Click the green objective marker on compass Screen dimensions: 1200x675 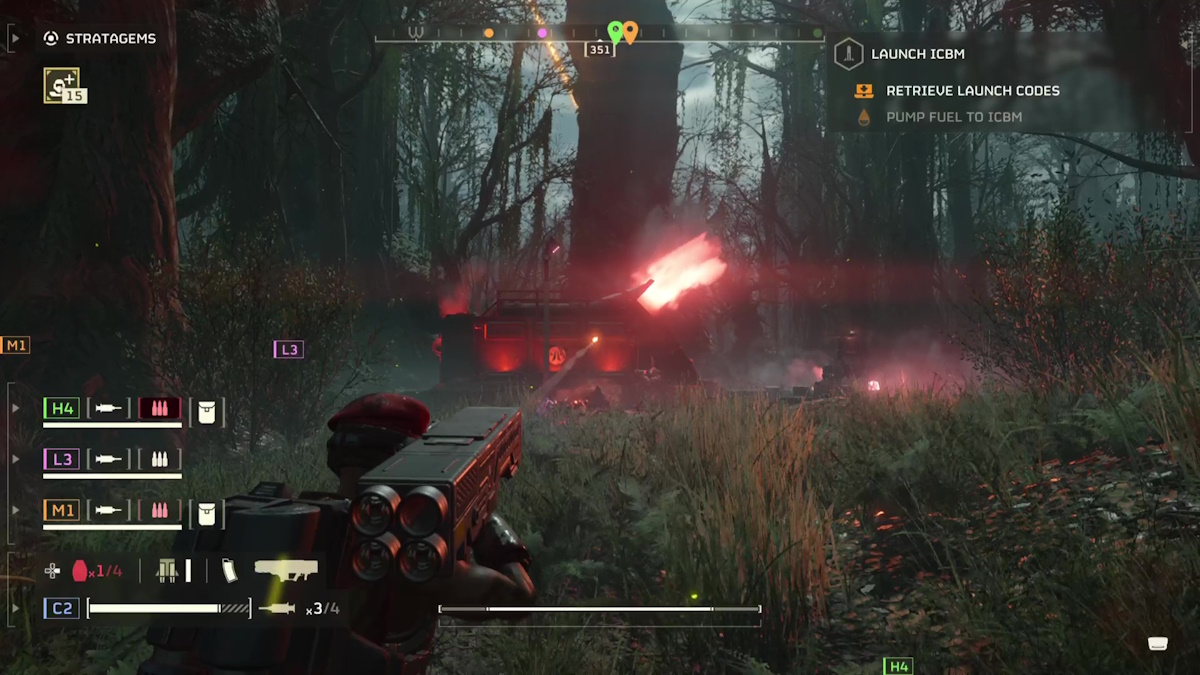pyautogui.click(x=615, y=32)
